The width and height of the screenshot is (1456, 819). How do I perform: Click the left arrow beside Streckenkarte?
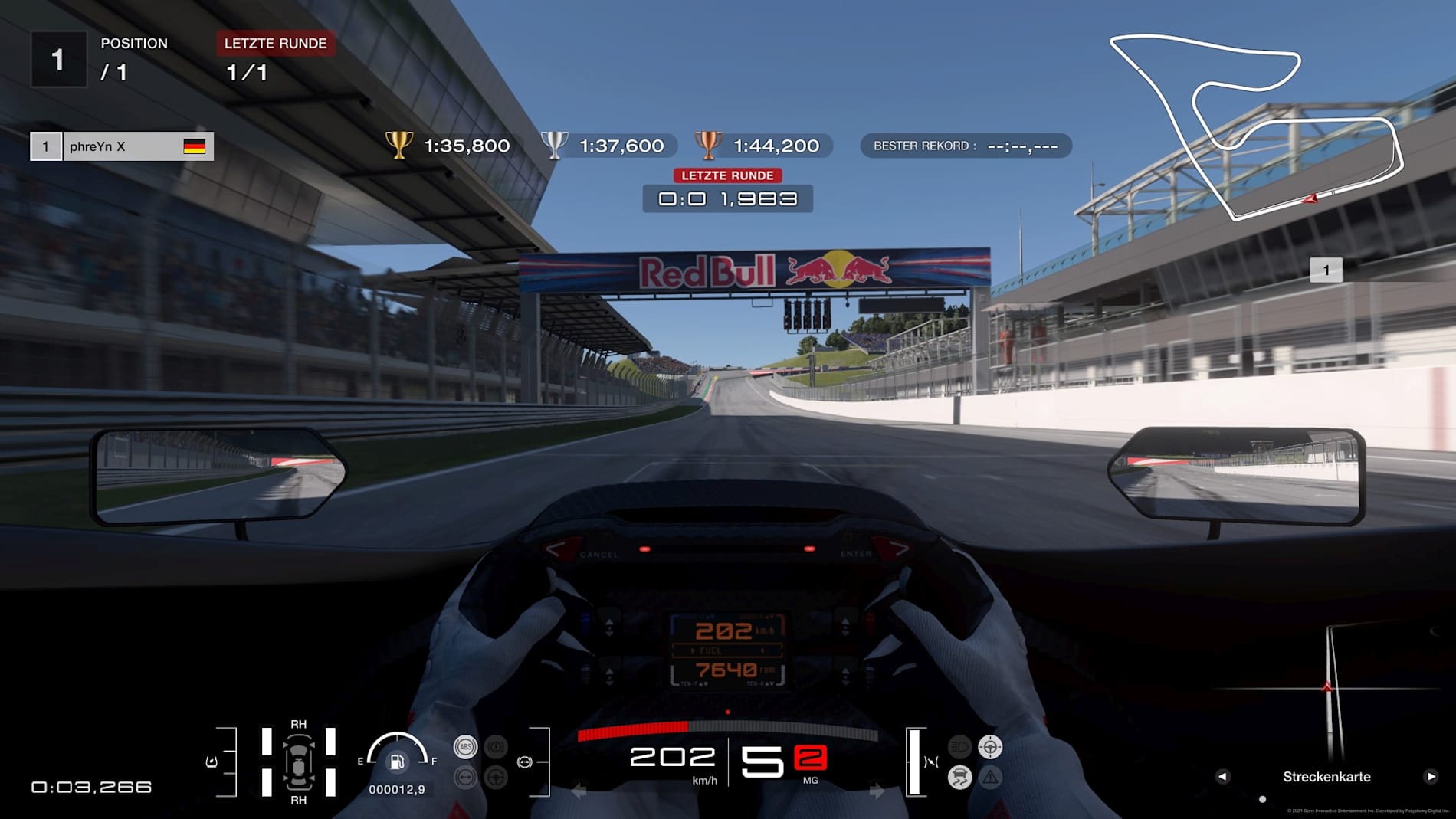(1224, 776)
